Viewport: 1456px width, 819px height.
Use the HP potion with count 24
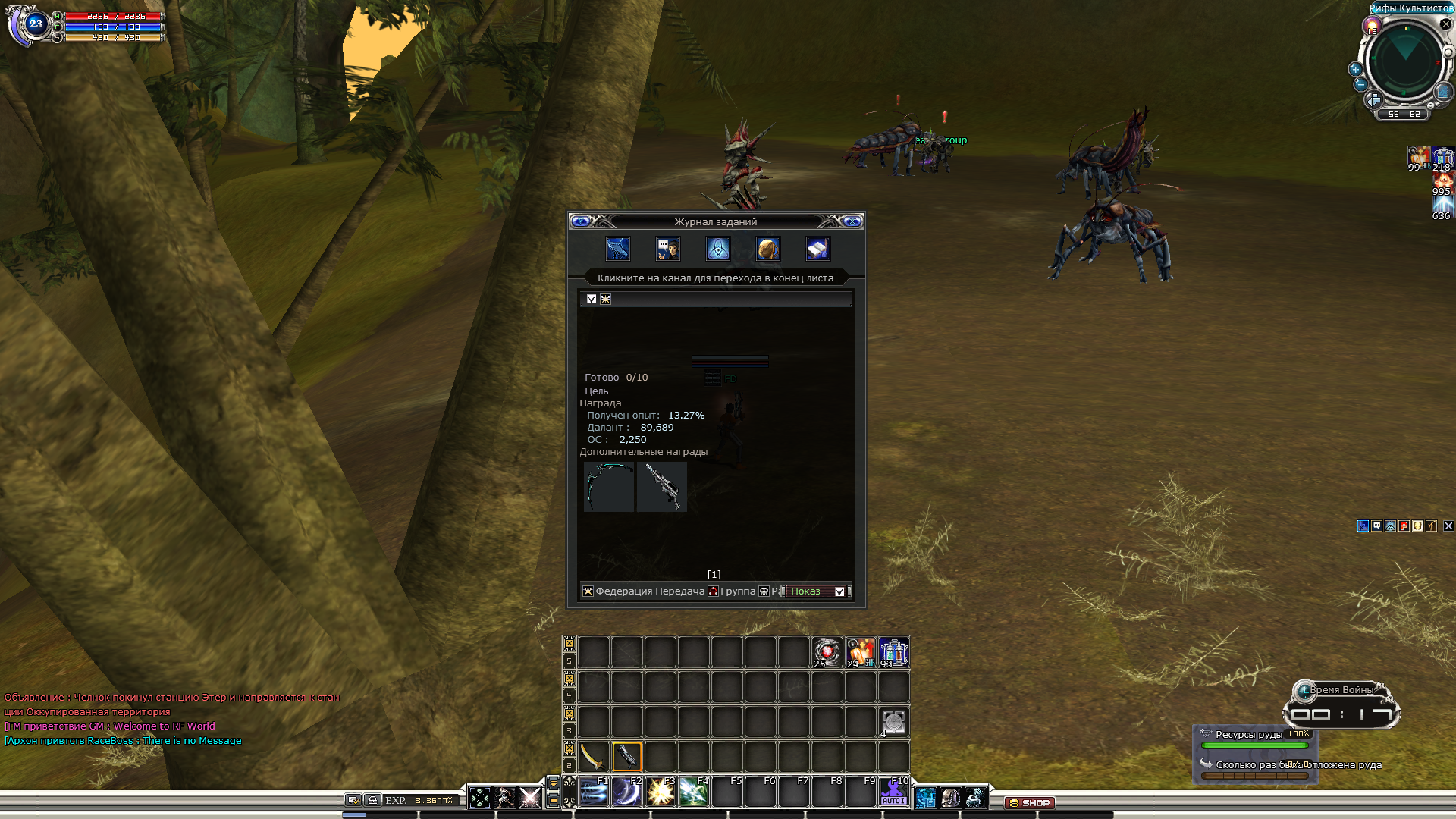point(860,652)
